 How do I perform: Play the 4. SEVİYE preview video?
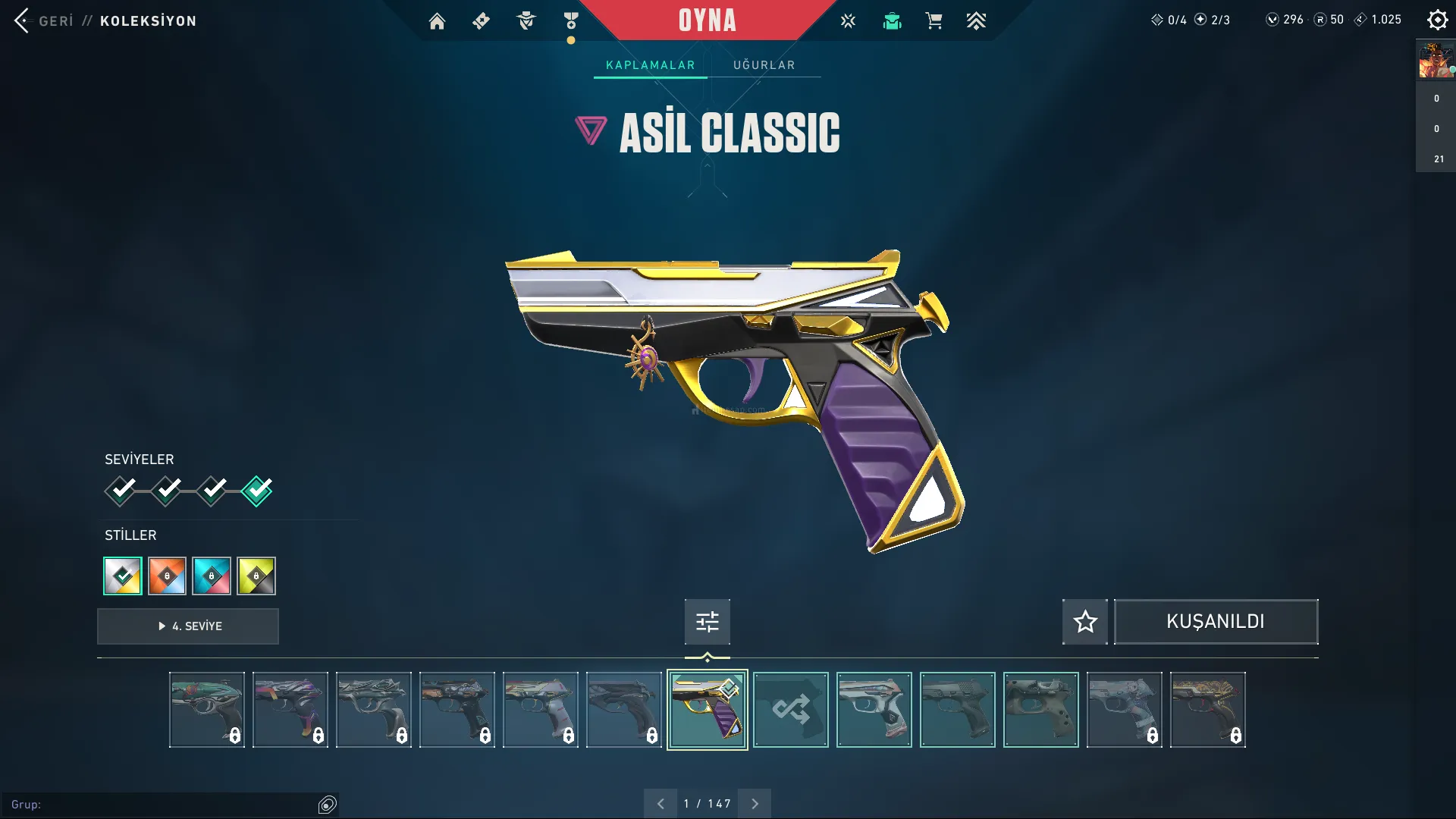click(188, 626)
